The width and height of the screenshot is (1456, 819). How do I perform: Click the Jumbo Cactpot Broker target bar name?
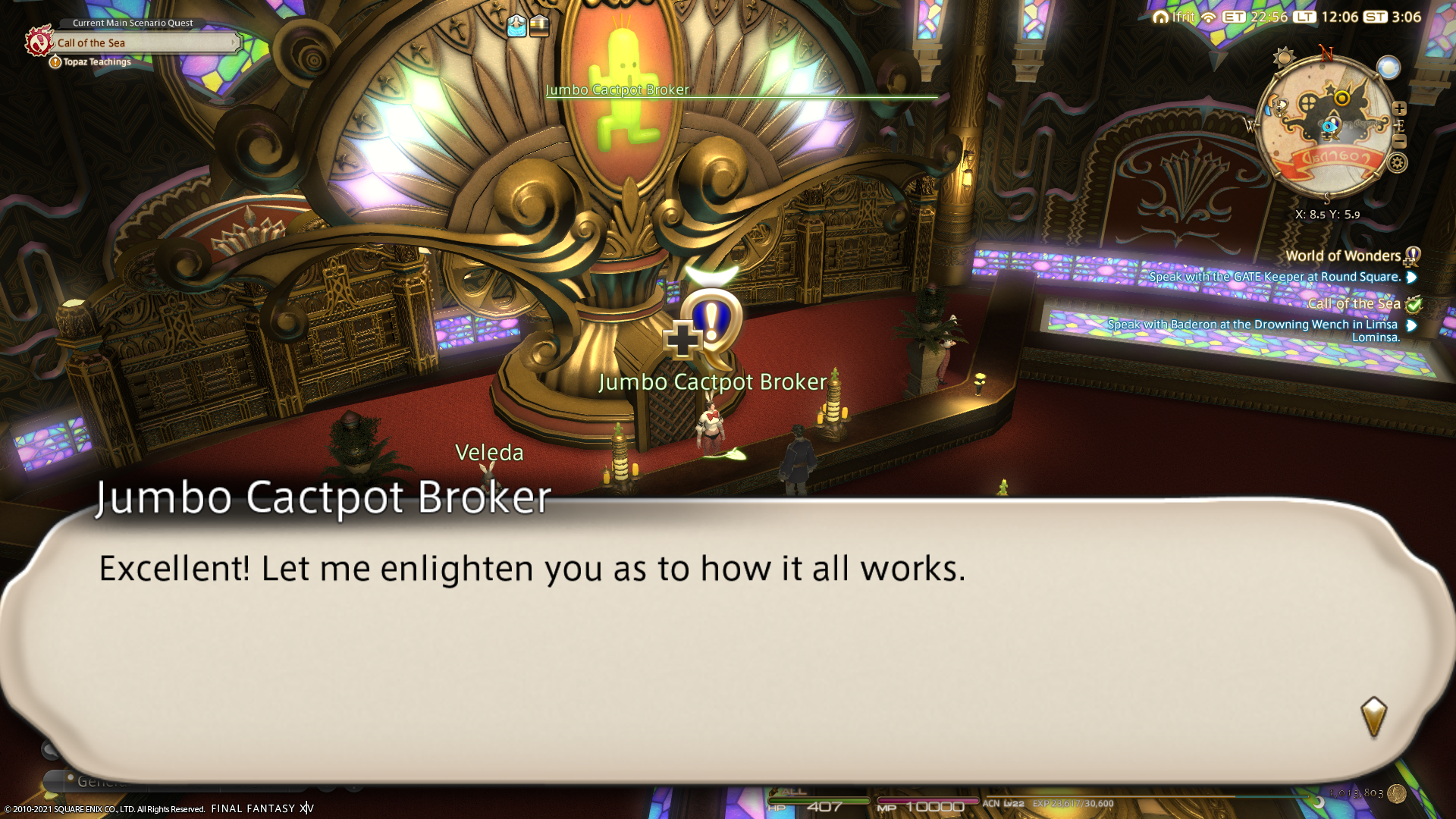point(617,89)
